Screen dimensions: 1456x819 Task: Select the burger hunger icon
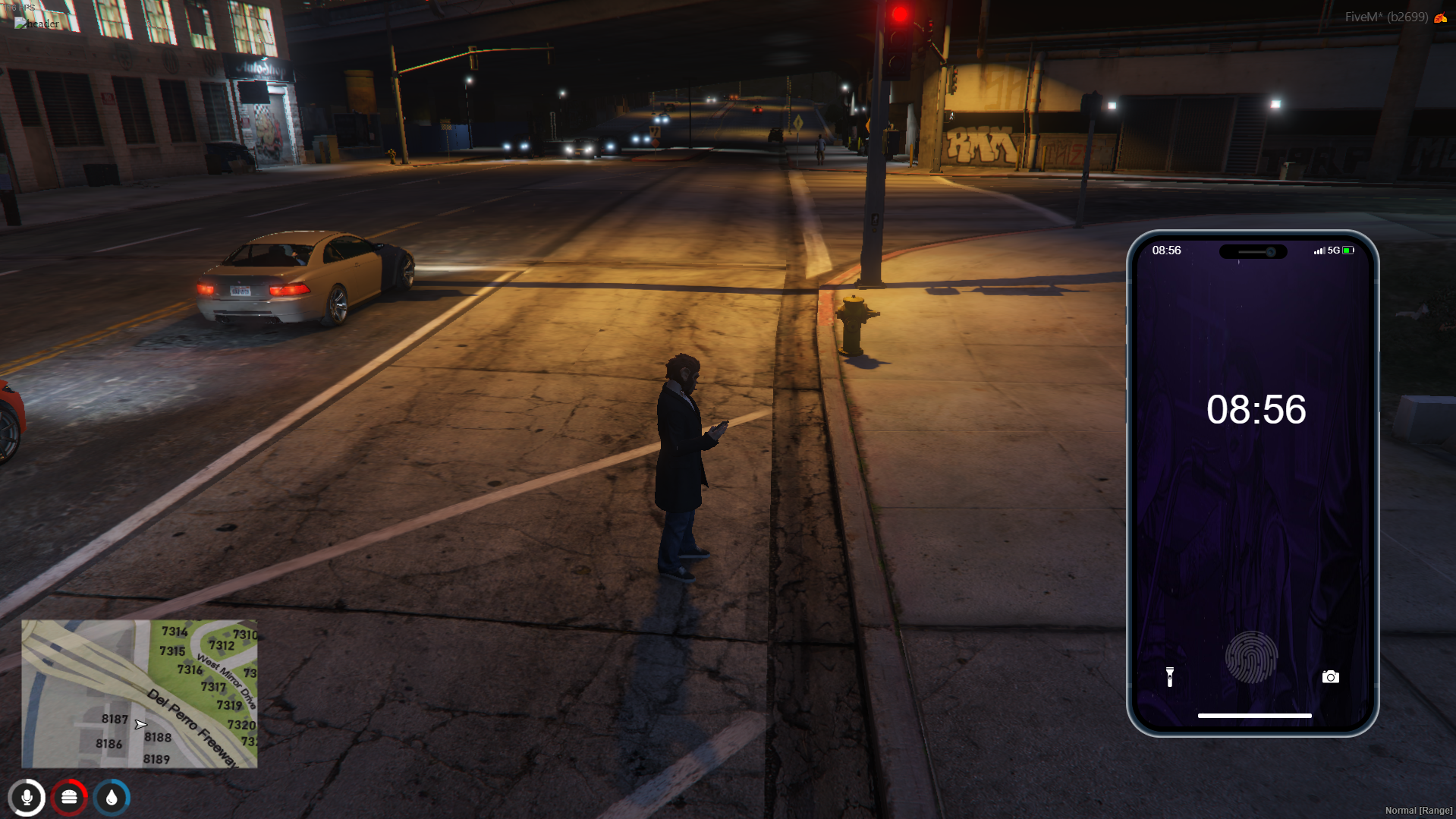69,797
